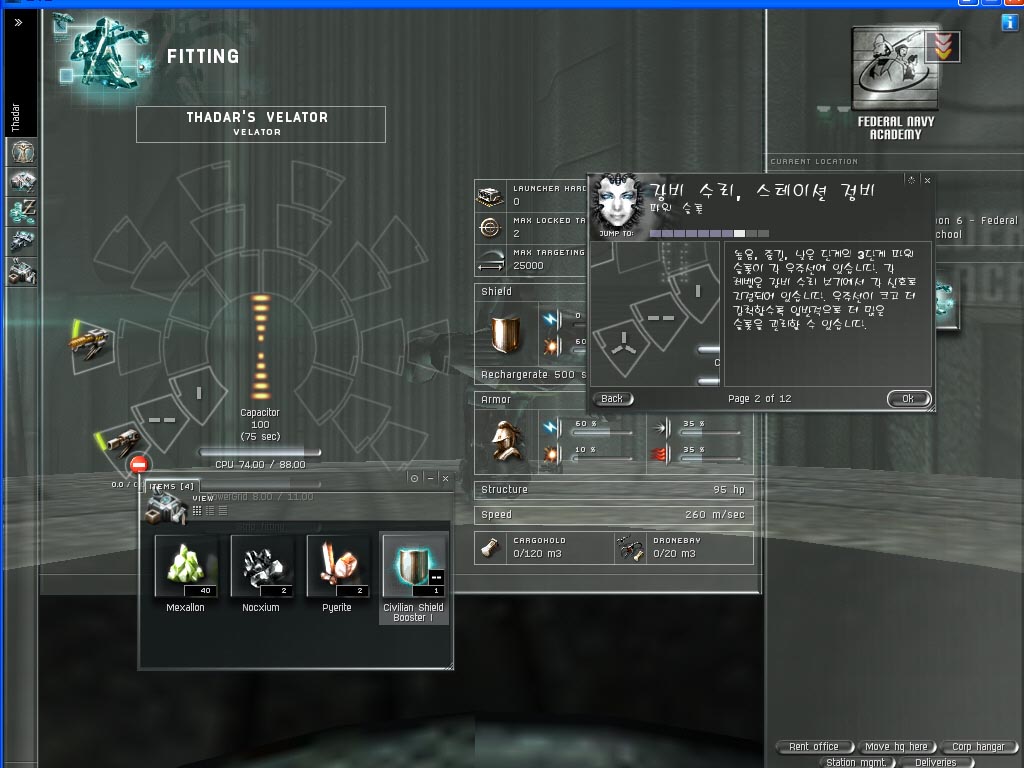Choose the Civilian Shield Booster I item
1024x768 pixels.
414,566
